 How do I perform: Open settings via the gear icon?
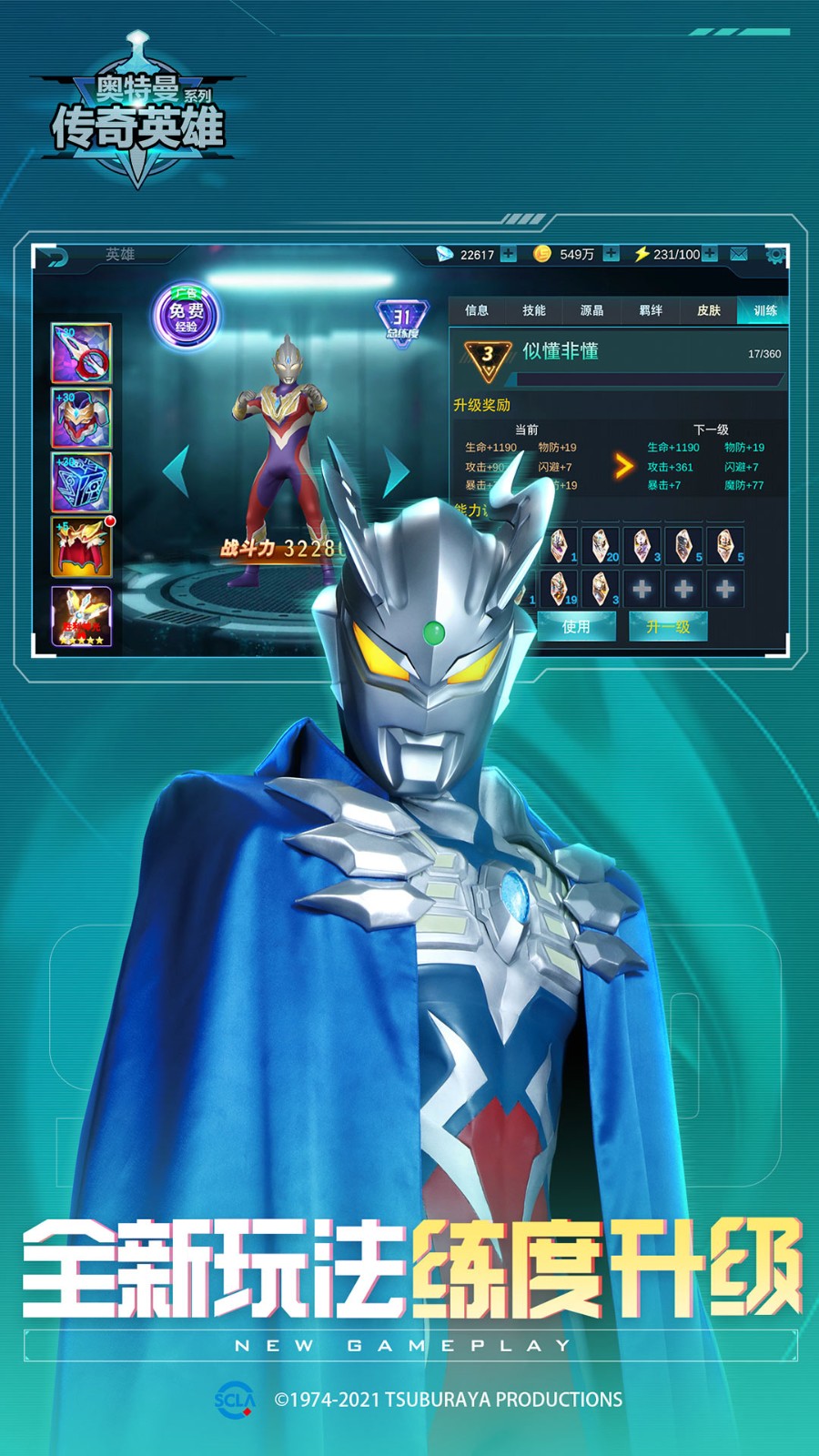pyautogui.click(x=774, y=255)
